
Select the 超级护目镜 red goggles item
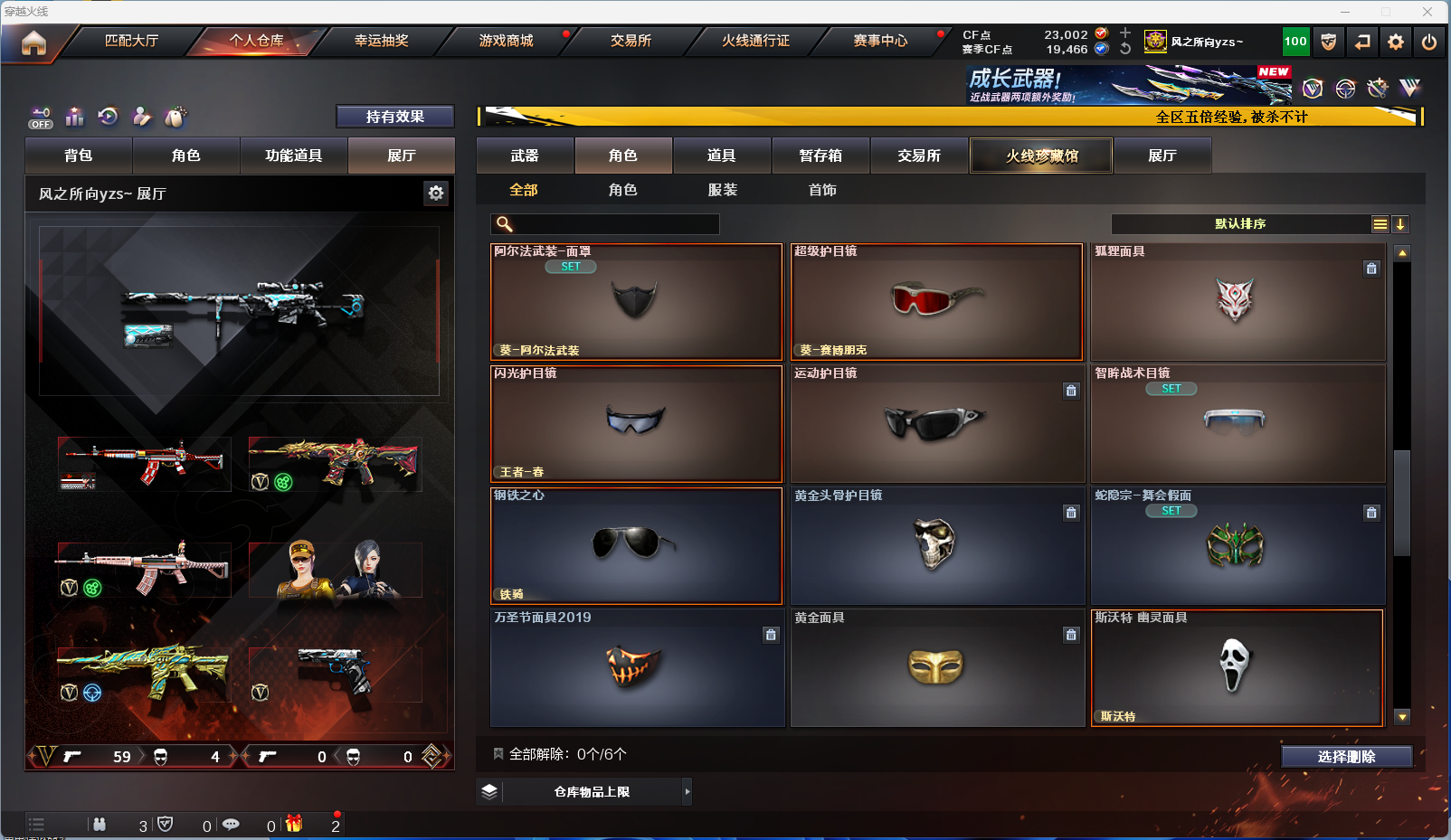(x=936, y=302)
